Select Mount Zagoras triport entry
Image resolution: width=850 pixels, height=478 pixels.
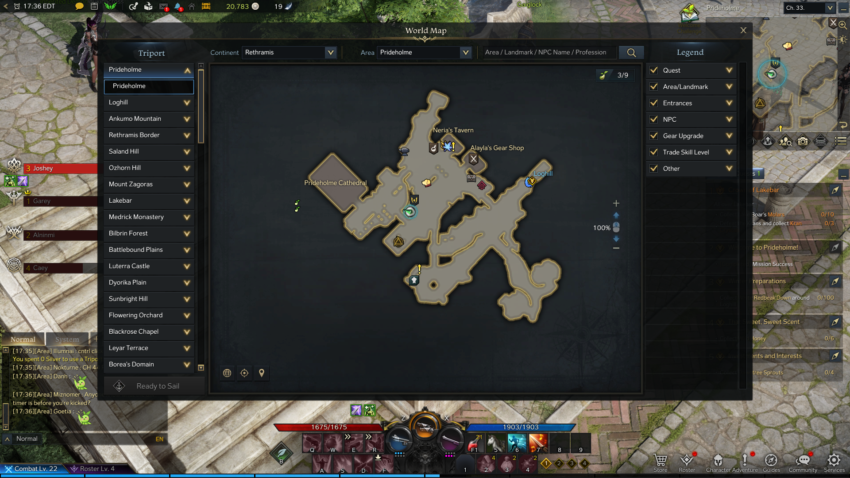[150, 184]
